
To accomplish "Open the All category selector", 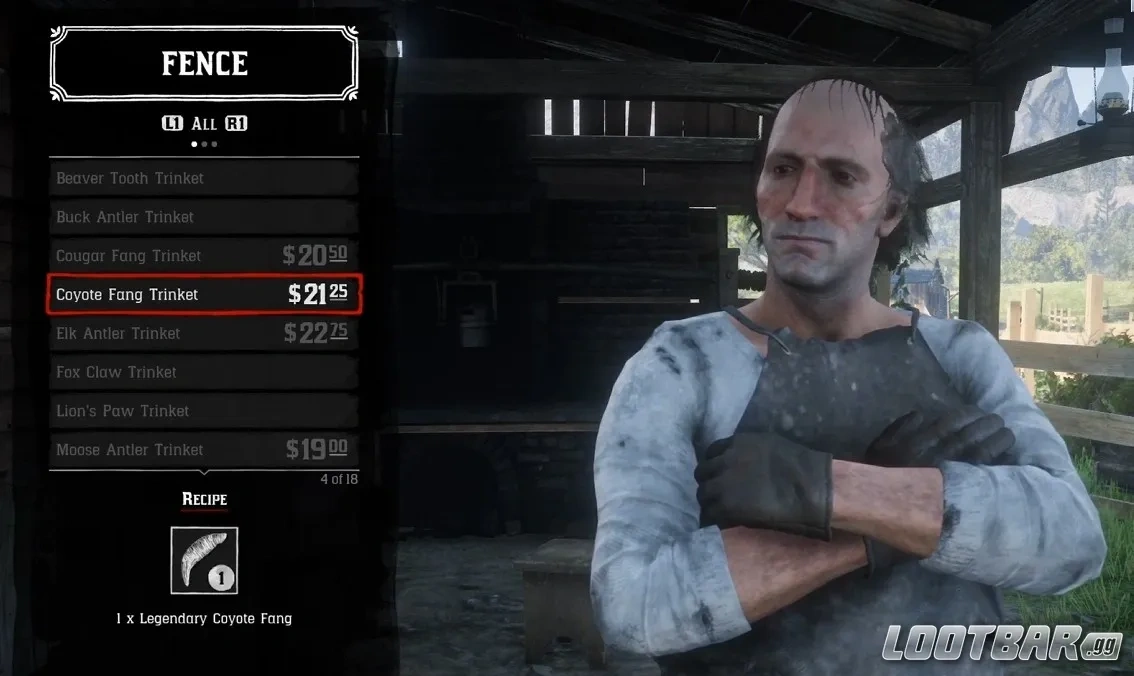I will coord(204,123).
